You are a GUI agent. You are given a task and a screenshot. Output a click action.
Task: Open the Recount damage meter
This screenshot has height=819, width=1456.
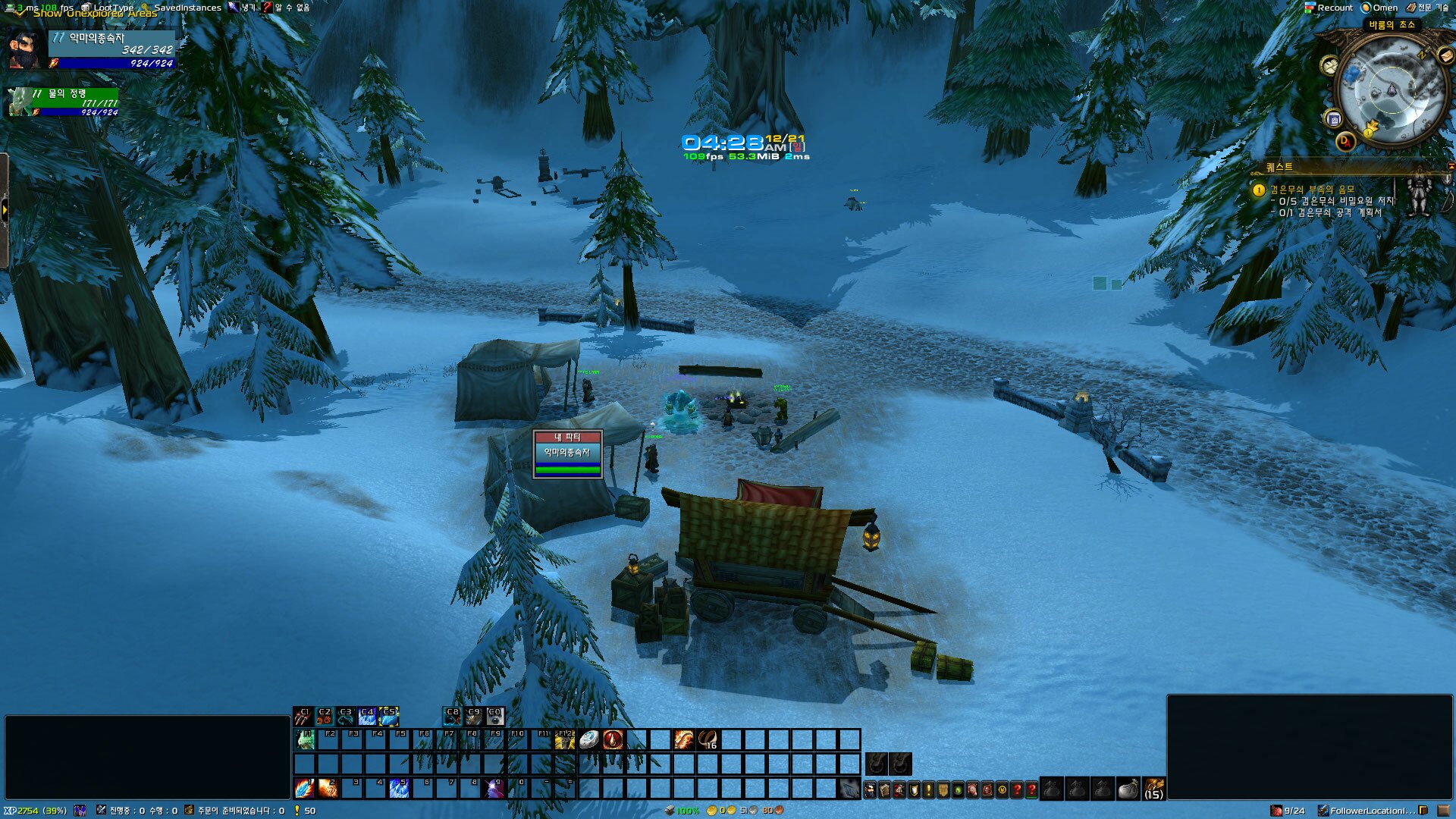[x=1329, y=8]
